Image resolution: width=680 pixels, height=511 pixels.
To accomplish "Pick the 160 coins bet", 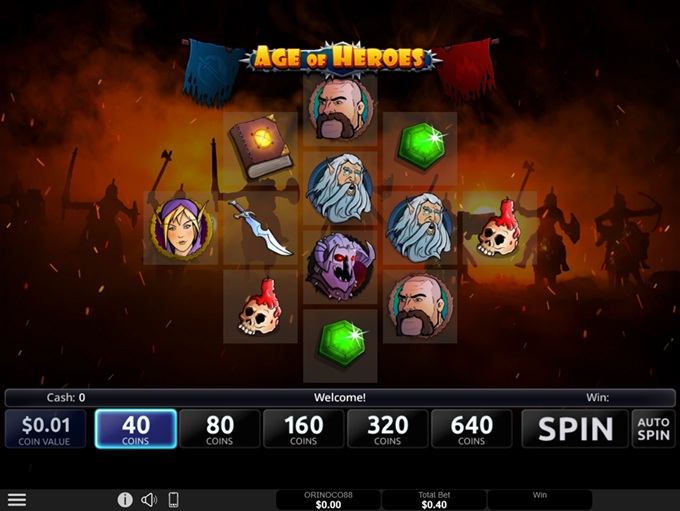I will [304, 429].
